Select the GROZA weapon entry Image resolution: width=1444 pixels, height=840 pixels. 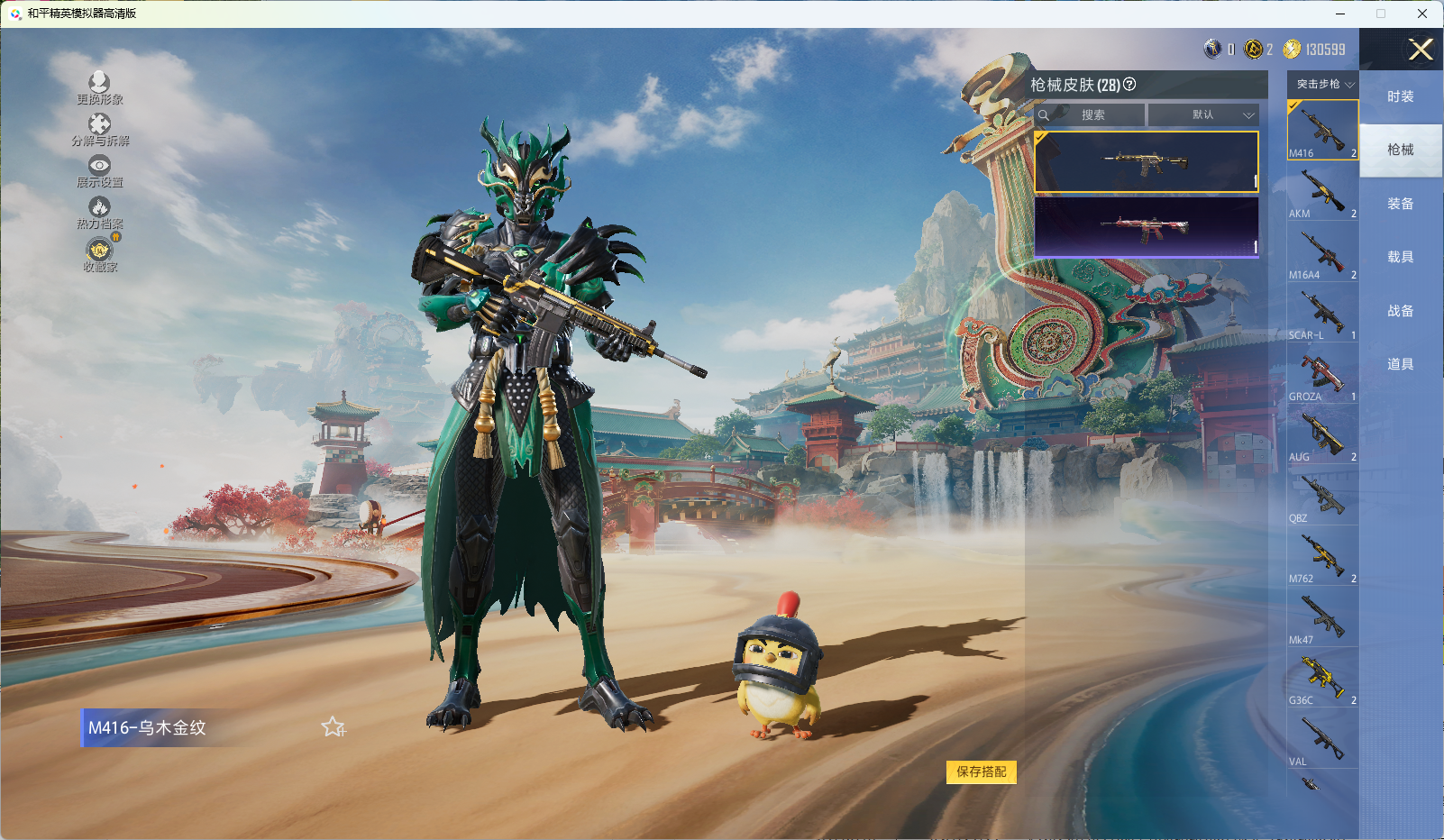[1322, 375]
